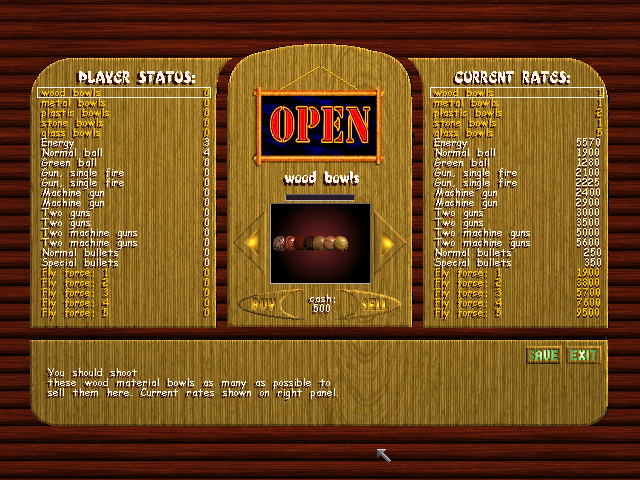Select Green ball in Current Rates list

click(517, 163)
